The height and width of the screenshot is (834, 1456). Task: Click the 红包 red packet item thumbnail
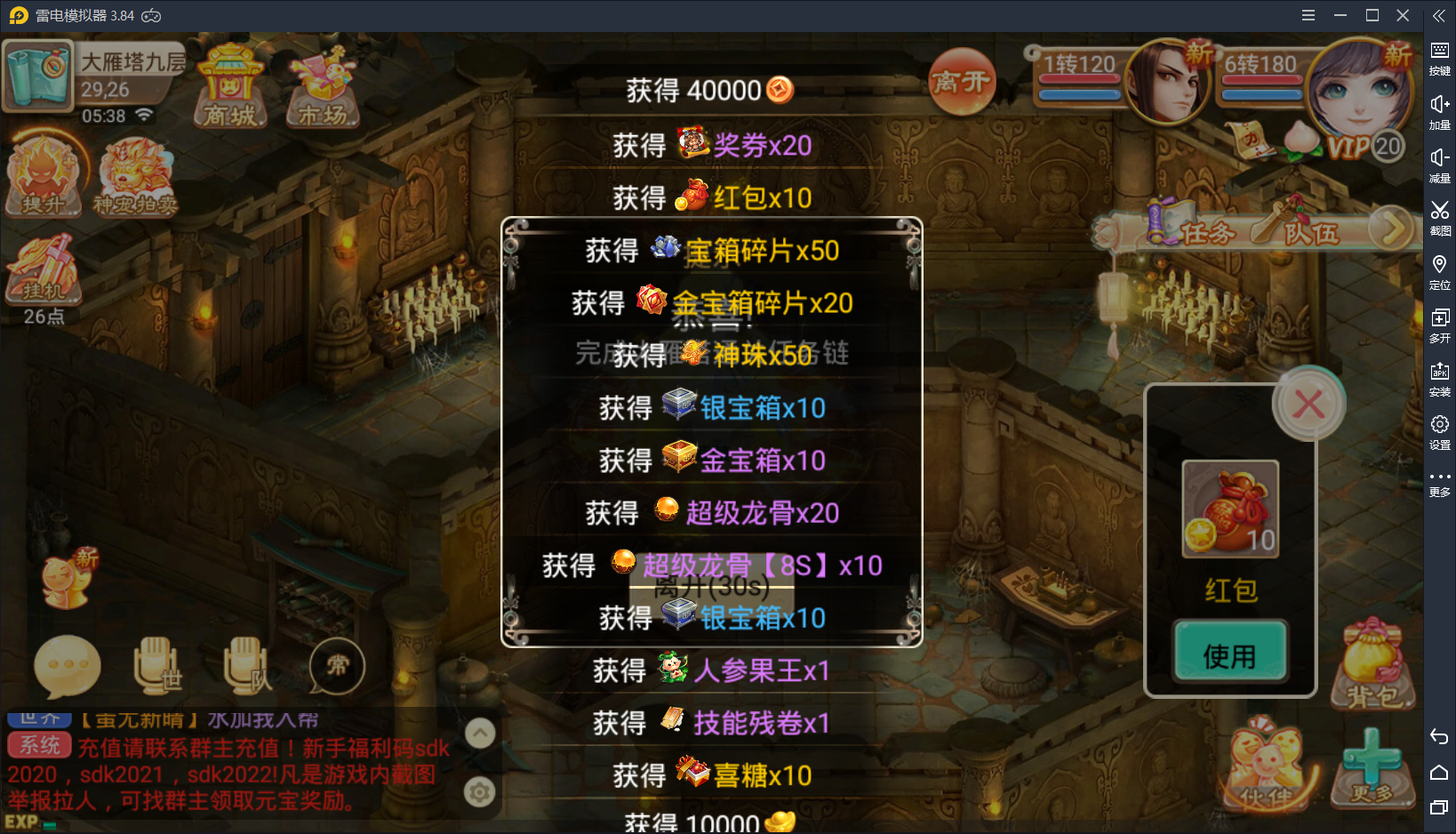[1230, 509]
